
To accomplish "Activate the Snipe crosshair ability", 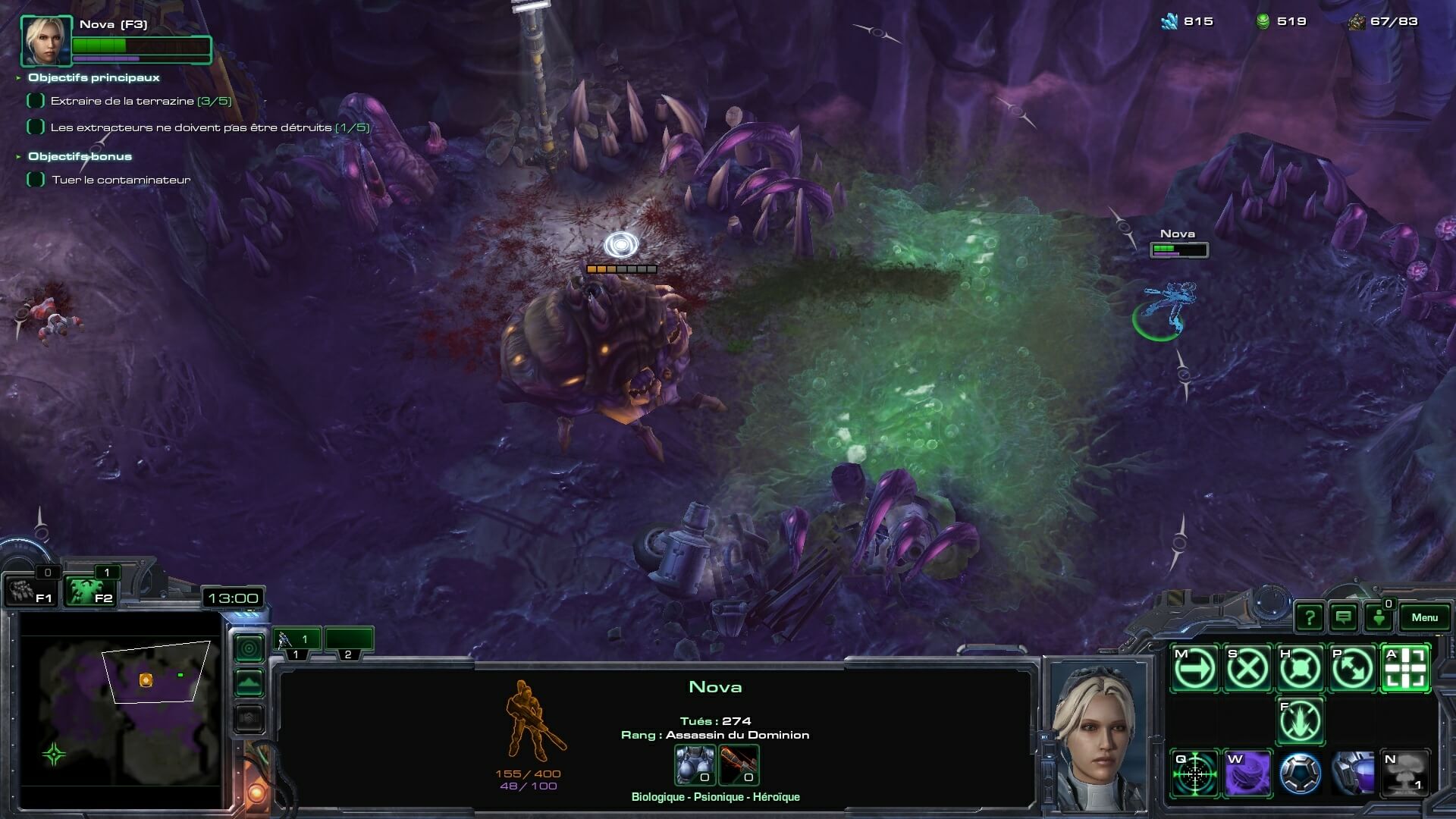I will point(1194,773).
